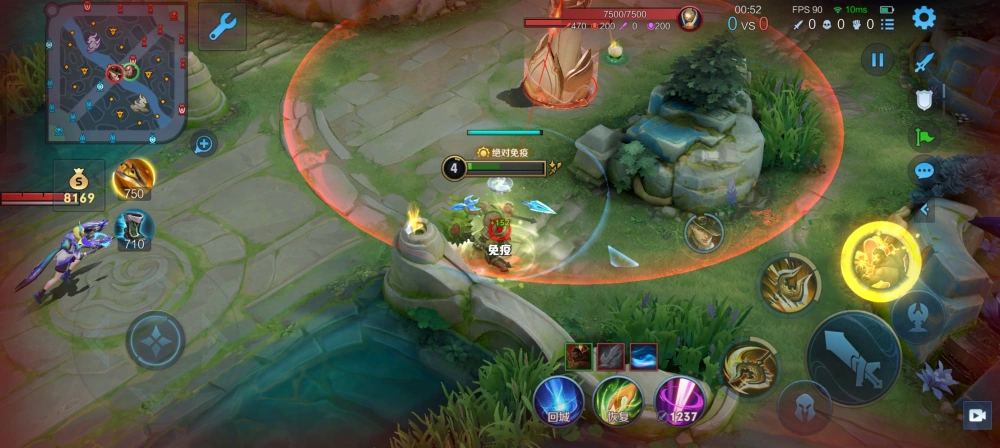Screen dimensions: 1000x448
Task: Send the green flag gather signal
Action: [924, 135]
